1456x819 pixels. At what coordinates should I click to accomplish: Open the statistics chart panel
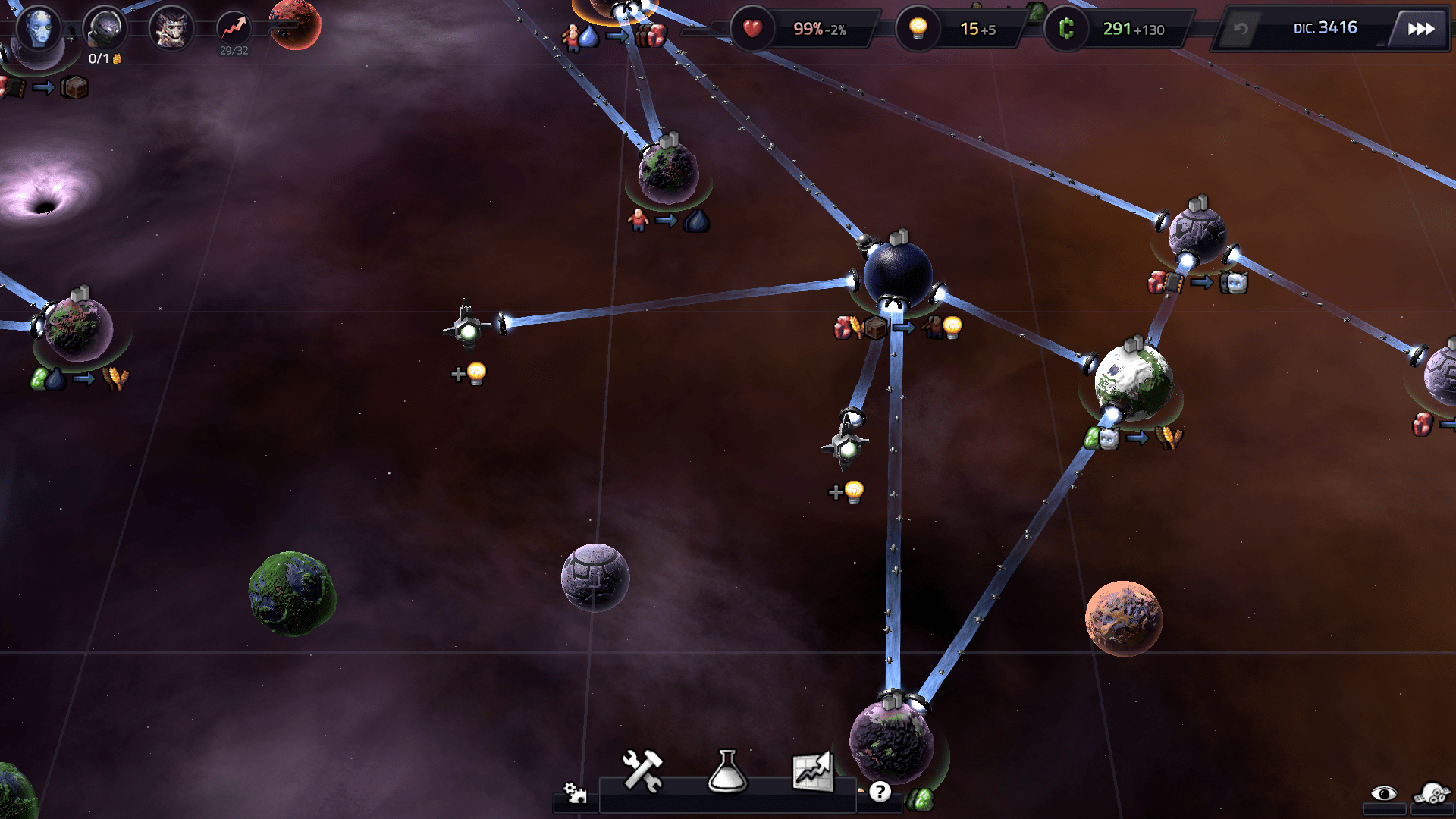(x=812, y=771)
